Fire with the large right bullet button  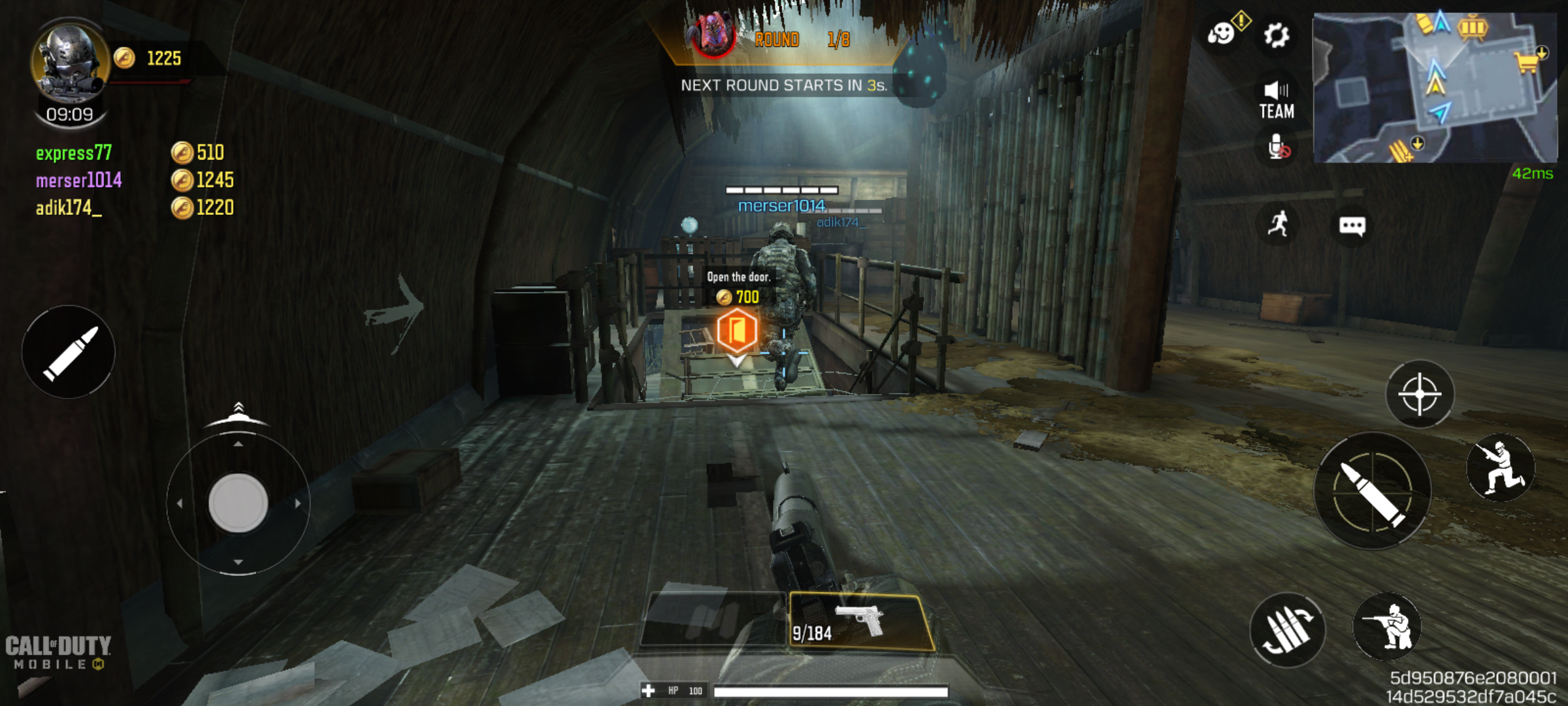click(1373, 492)
